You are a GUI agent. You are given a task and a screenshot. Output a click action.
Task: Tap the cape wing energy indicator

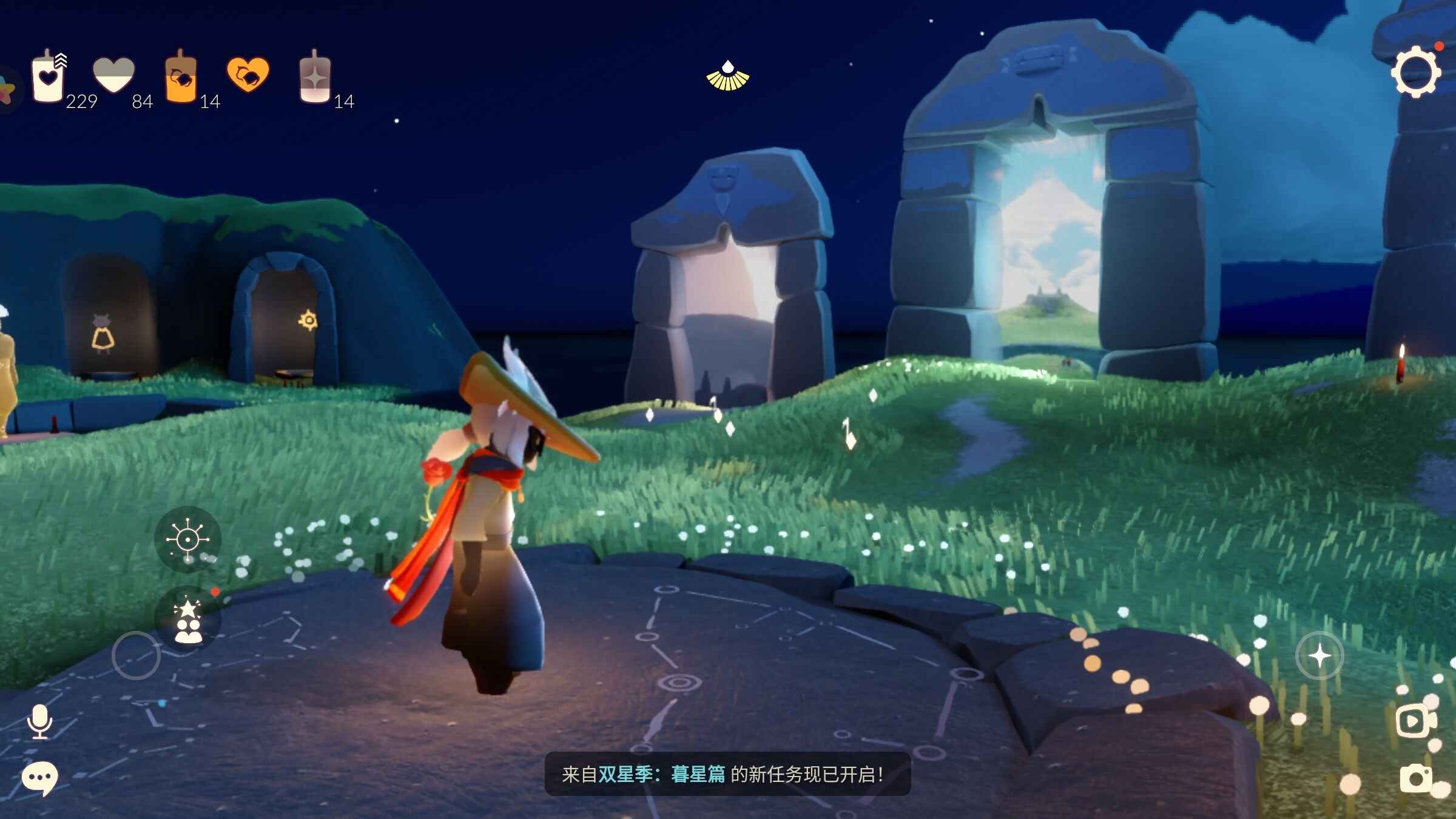[728, 77]
